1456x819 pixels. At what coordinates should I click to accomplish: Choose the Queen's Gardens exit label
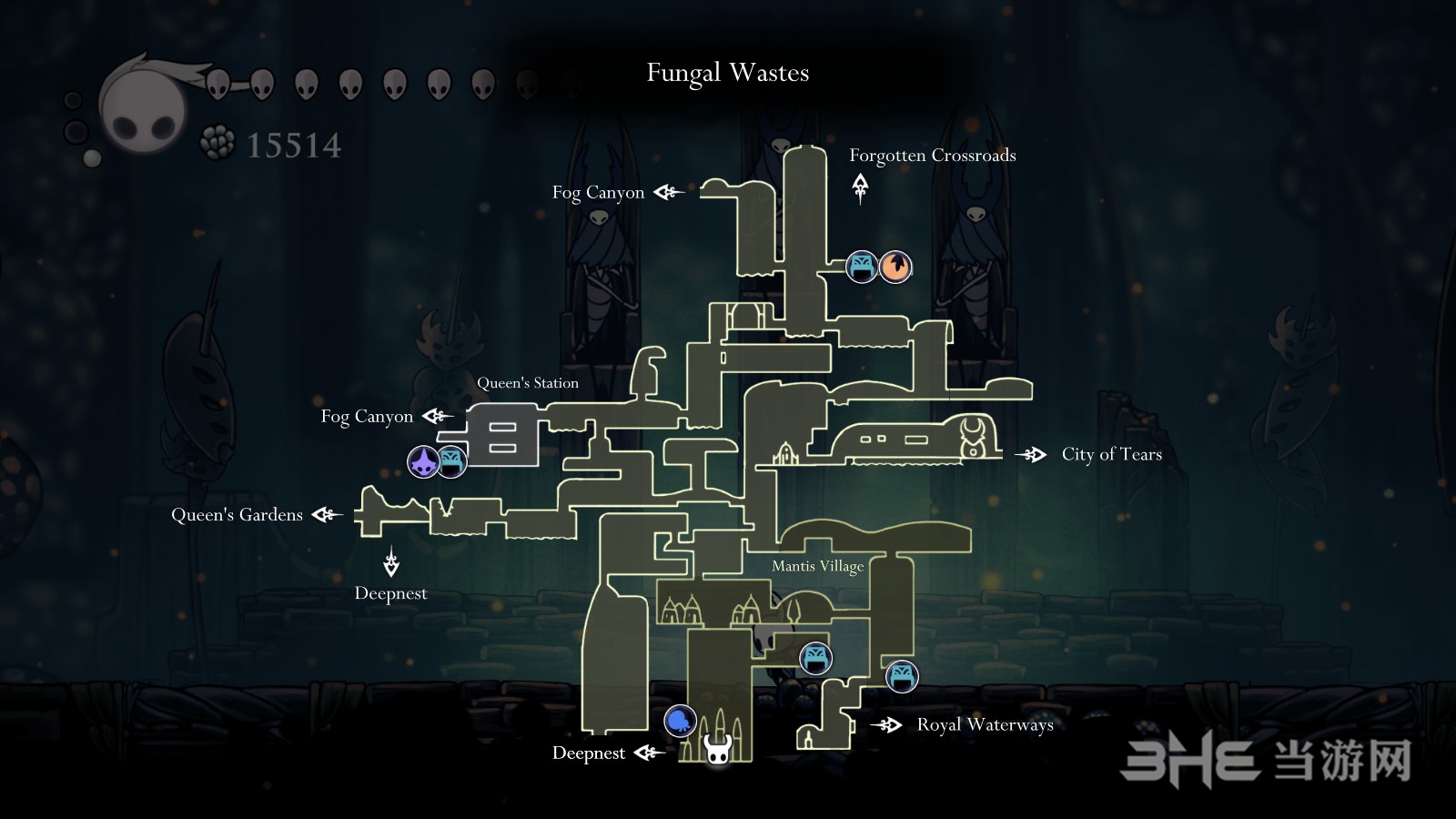tap(237, 515)
